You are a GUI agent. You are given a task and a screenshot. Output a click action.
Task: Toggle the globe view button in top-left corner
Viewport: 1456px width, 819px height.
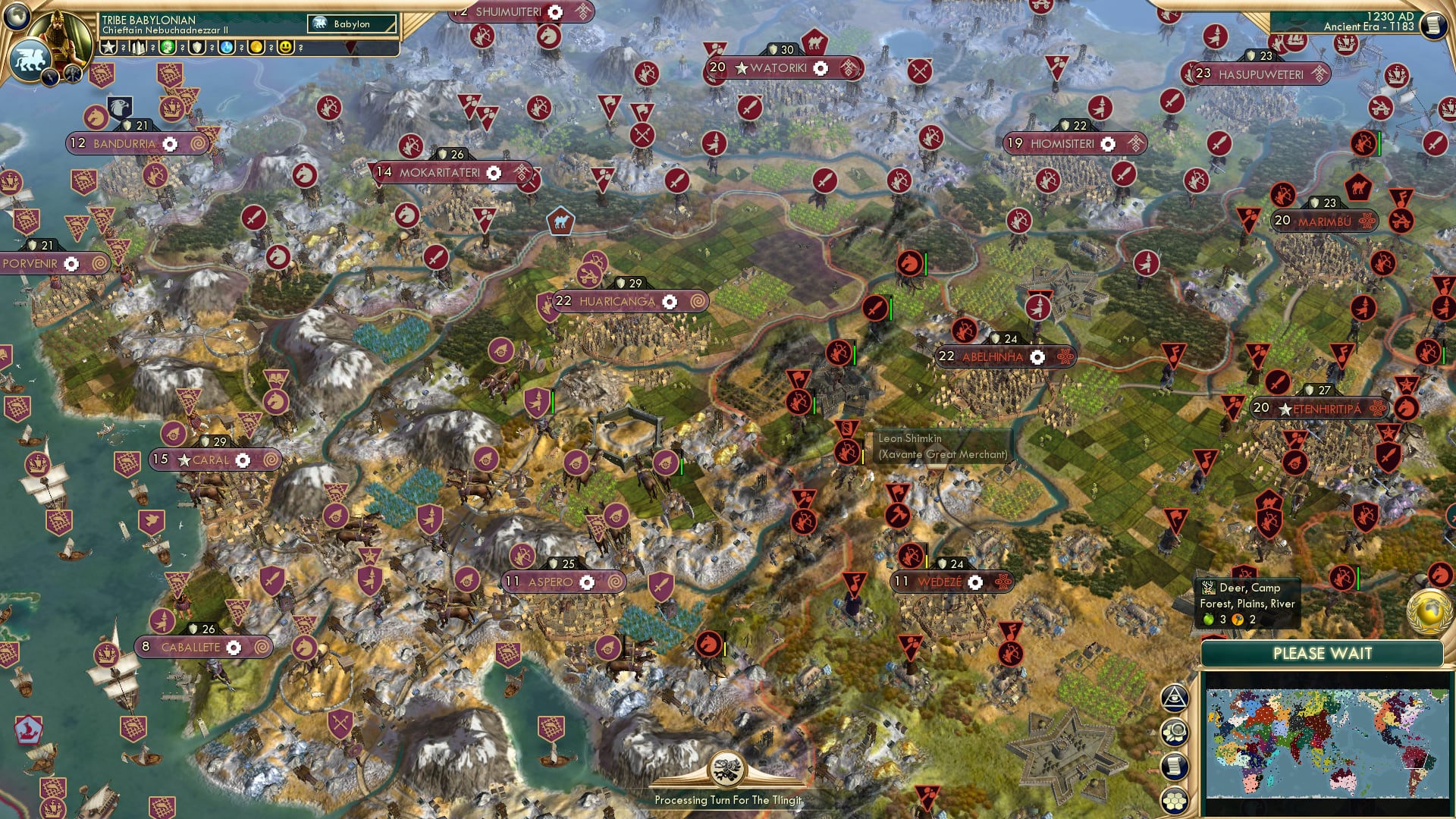[x=16, y=17]
